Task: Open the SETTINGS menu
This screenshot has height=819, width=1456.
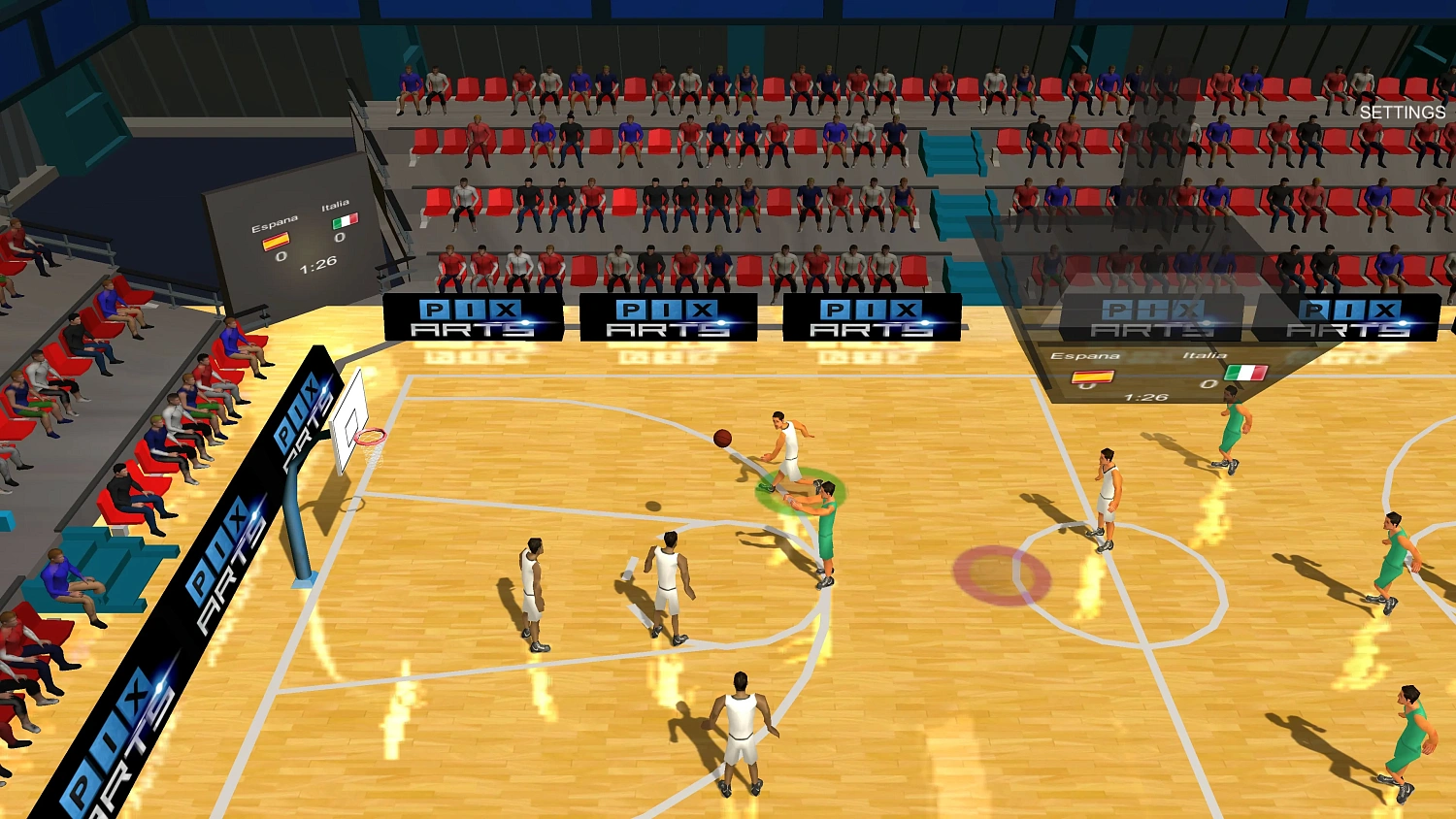Action: [1403, 112]
